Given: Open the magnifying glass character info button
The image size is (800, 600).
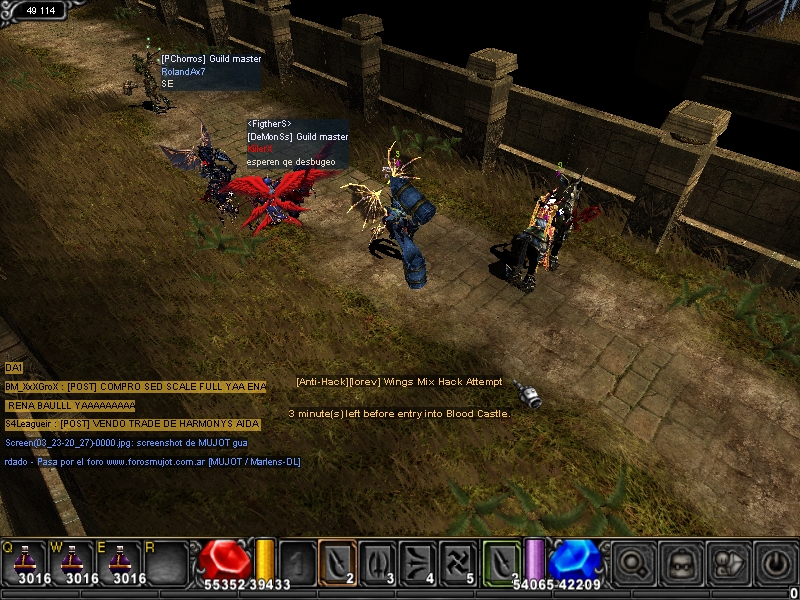Looking at the screenshot, I should pyautogui.click(x=632, y=562).
